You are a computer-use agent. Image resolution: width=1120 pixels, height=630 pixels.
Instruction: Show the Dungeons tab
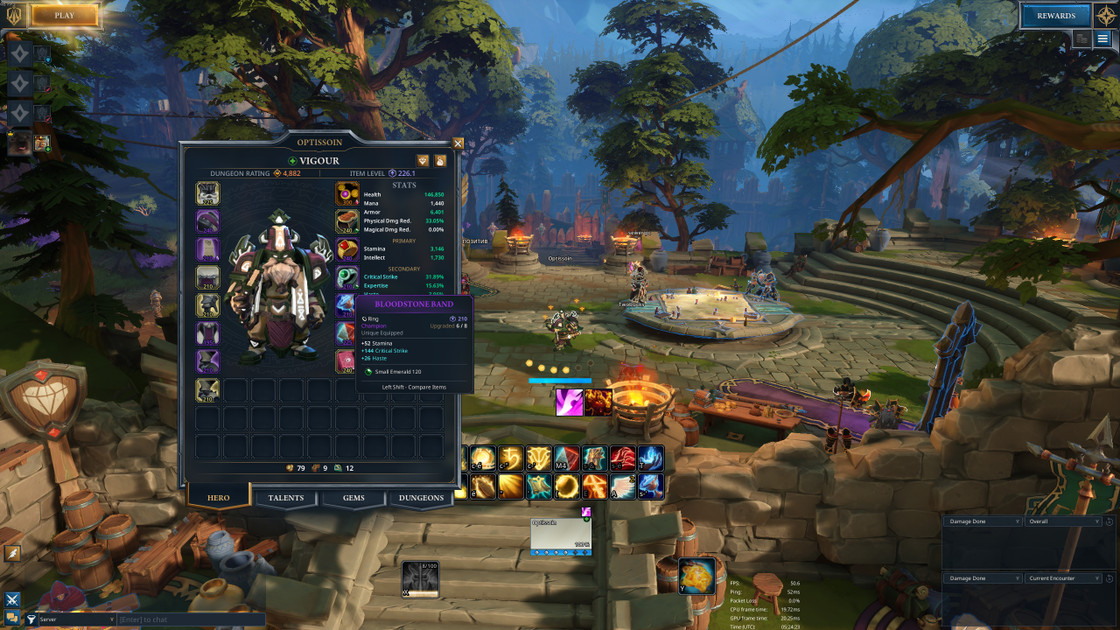point(421,498)
